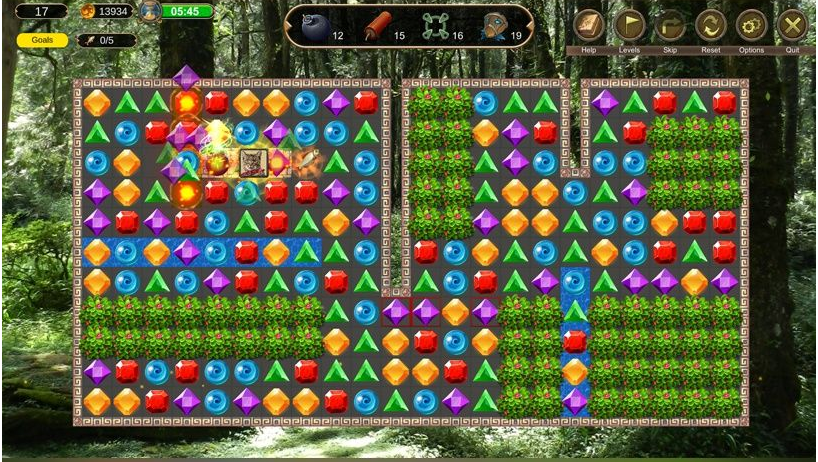Use the masked character power-up
The image size is (818, 462).
click(494, 26)
